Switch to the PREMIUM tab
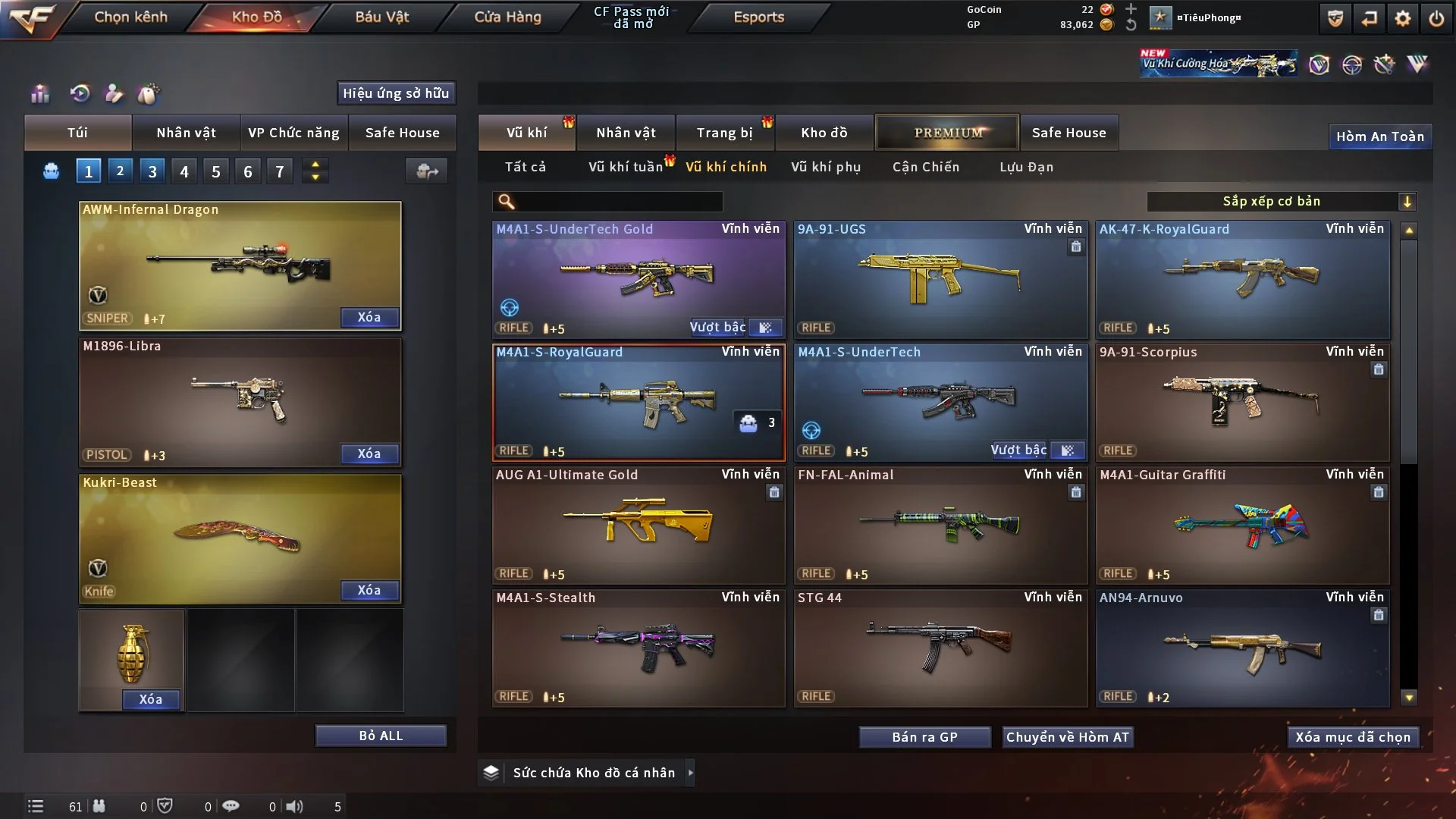 (947, 132)
